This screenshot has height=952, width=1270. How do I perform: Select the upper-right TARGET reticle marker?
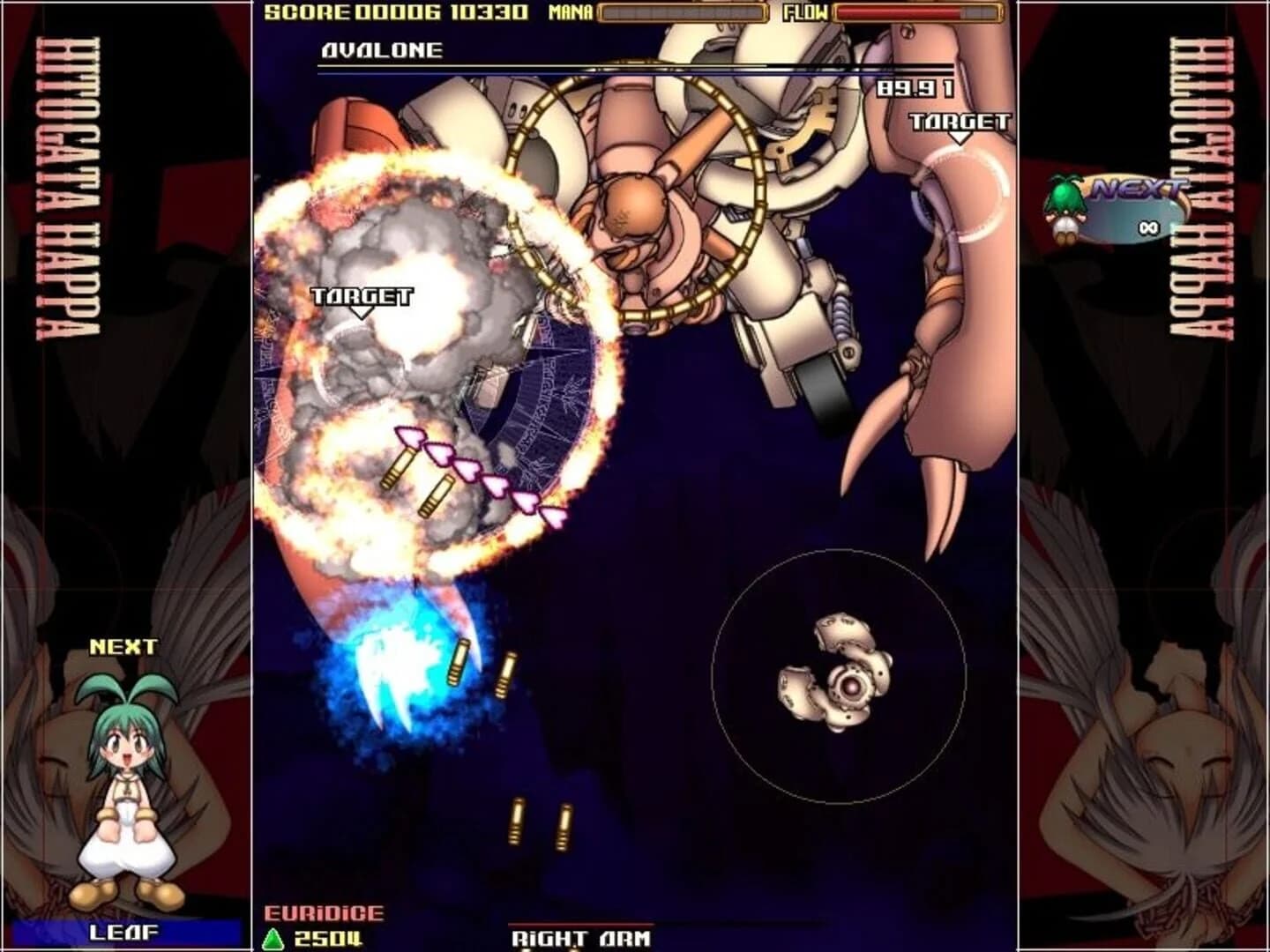(x=959, y=123)
